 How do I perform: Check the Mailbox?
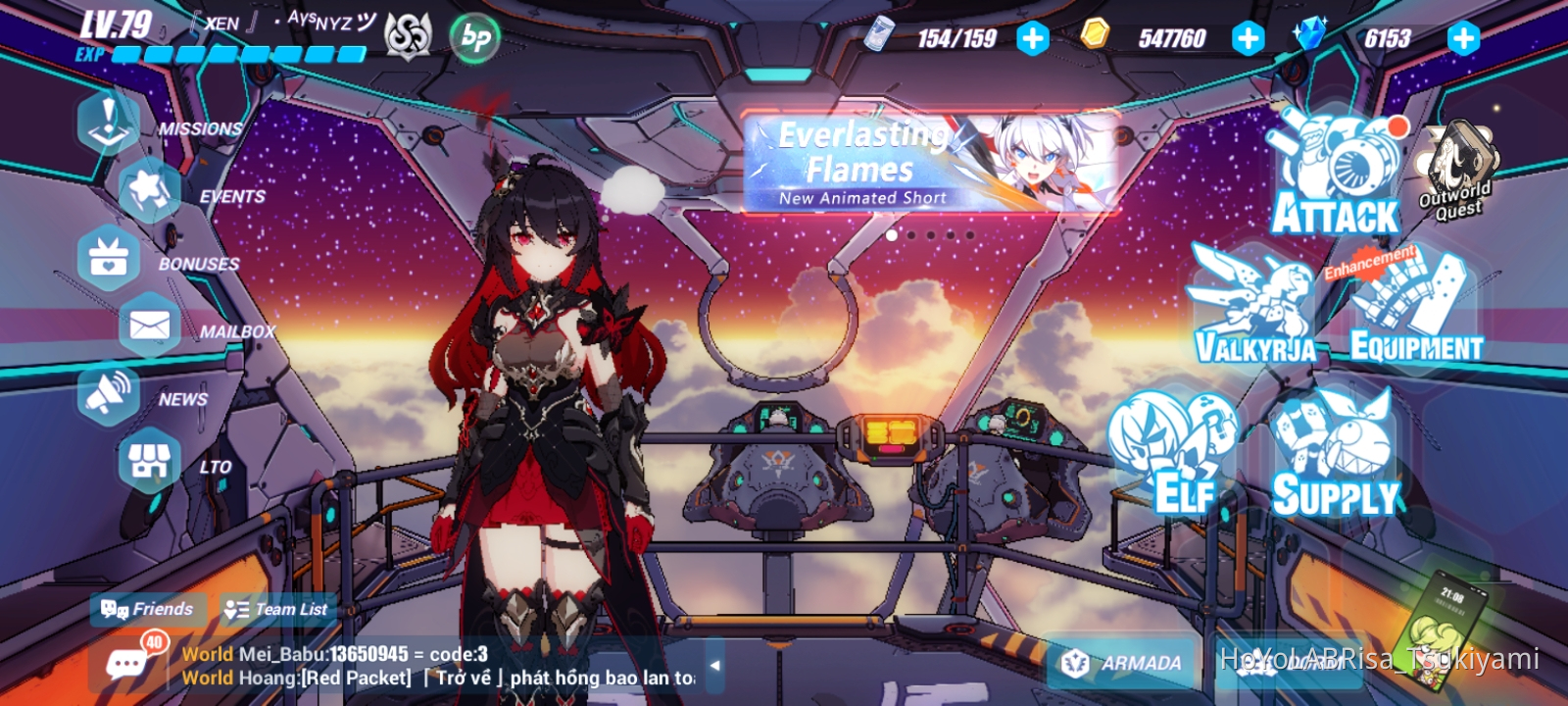point(147,327)
